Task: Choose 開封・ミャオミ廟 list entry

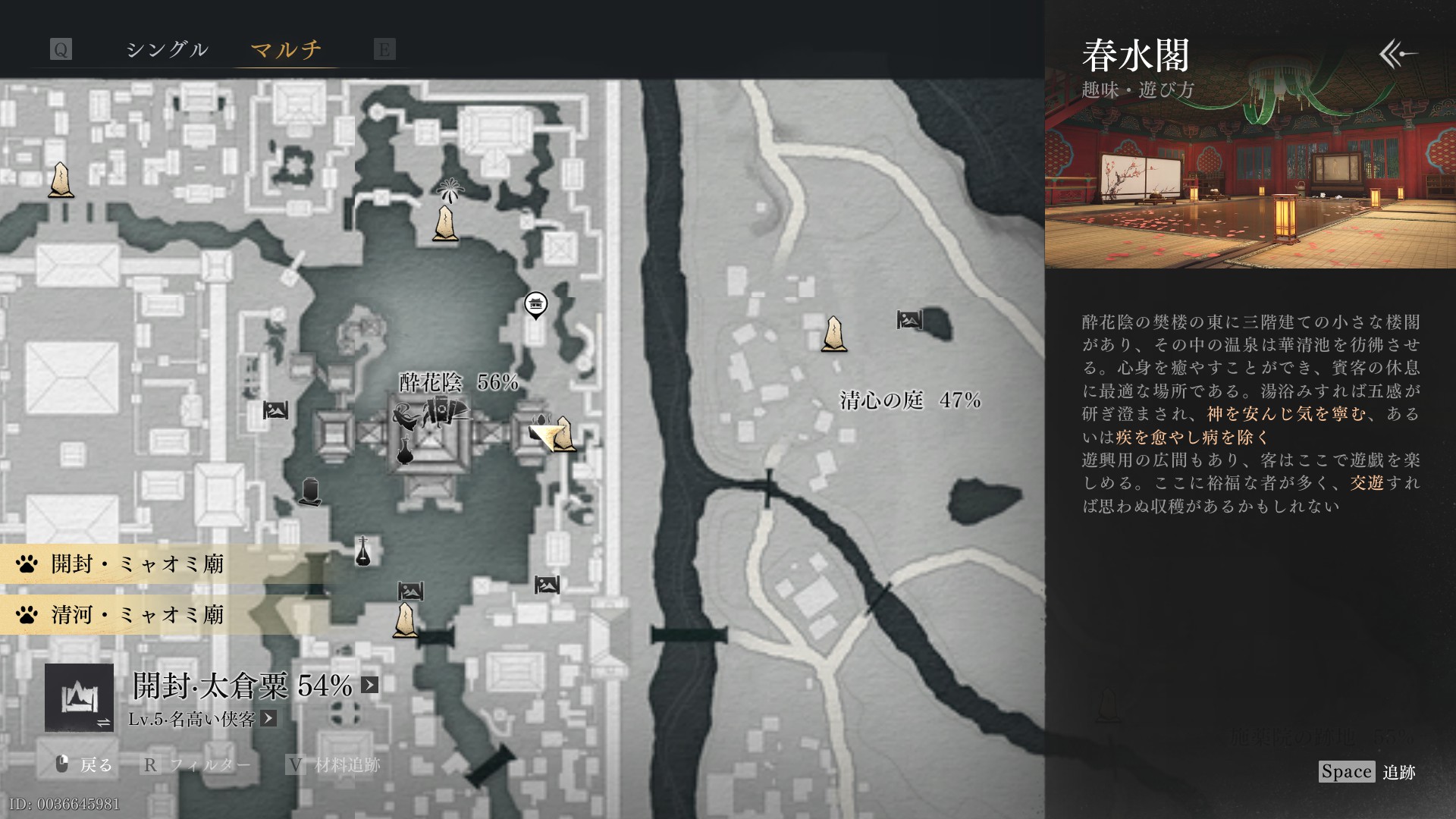Action: [x=136, y=564]
